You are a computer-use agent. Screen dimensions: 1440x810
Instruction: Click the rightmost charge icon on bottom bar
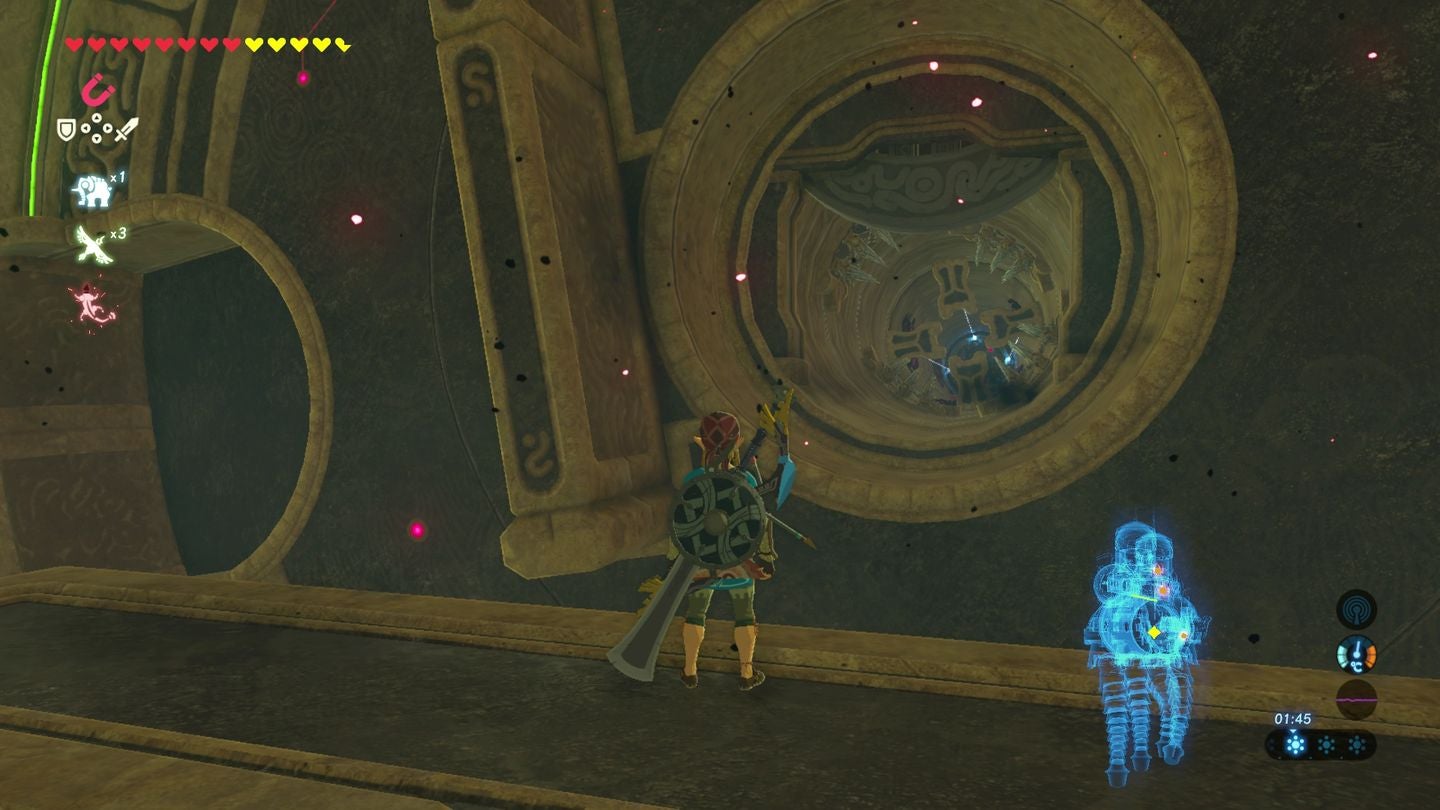(1357, 743)
